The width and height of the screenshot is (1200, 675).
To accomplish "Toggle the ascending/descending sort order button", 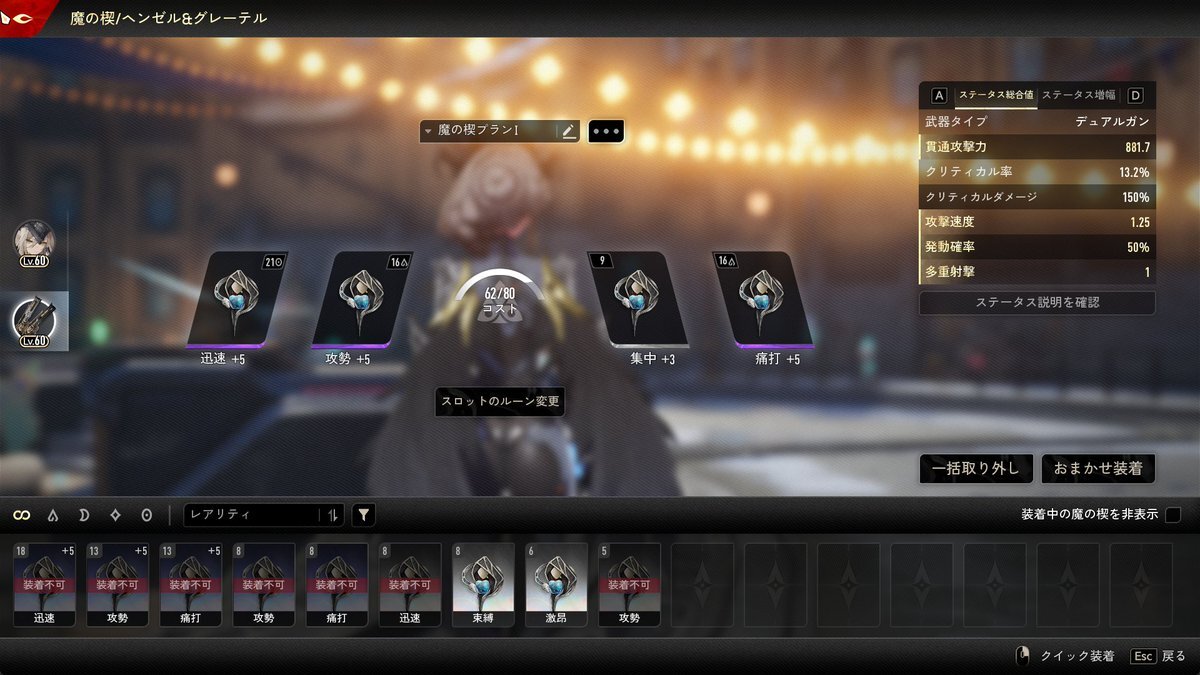I will [x=333, y=515].
